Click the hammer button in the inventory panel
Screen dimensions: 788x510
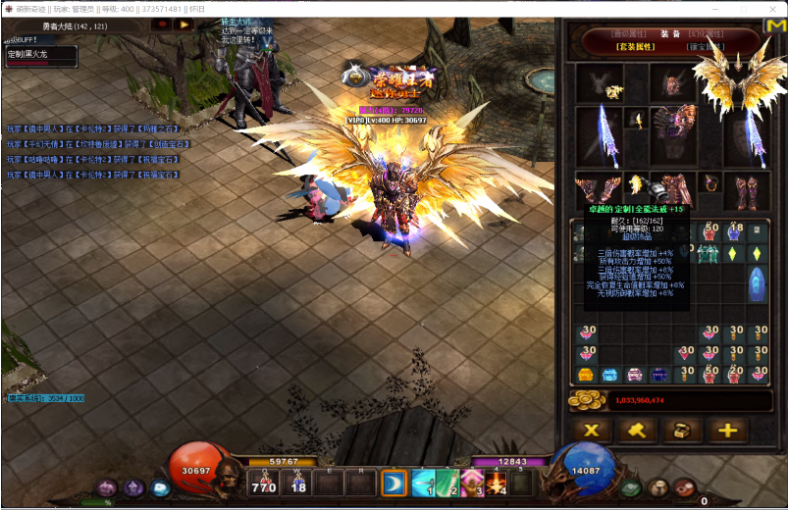pyautogui.click(x=637, y=431)
